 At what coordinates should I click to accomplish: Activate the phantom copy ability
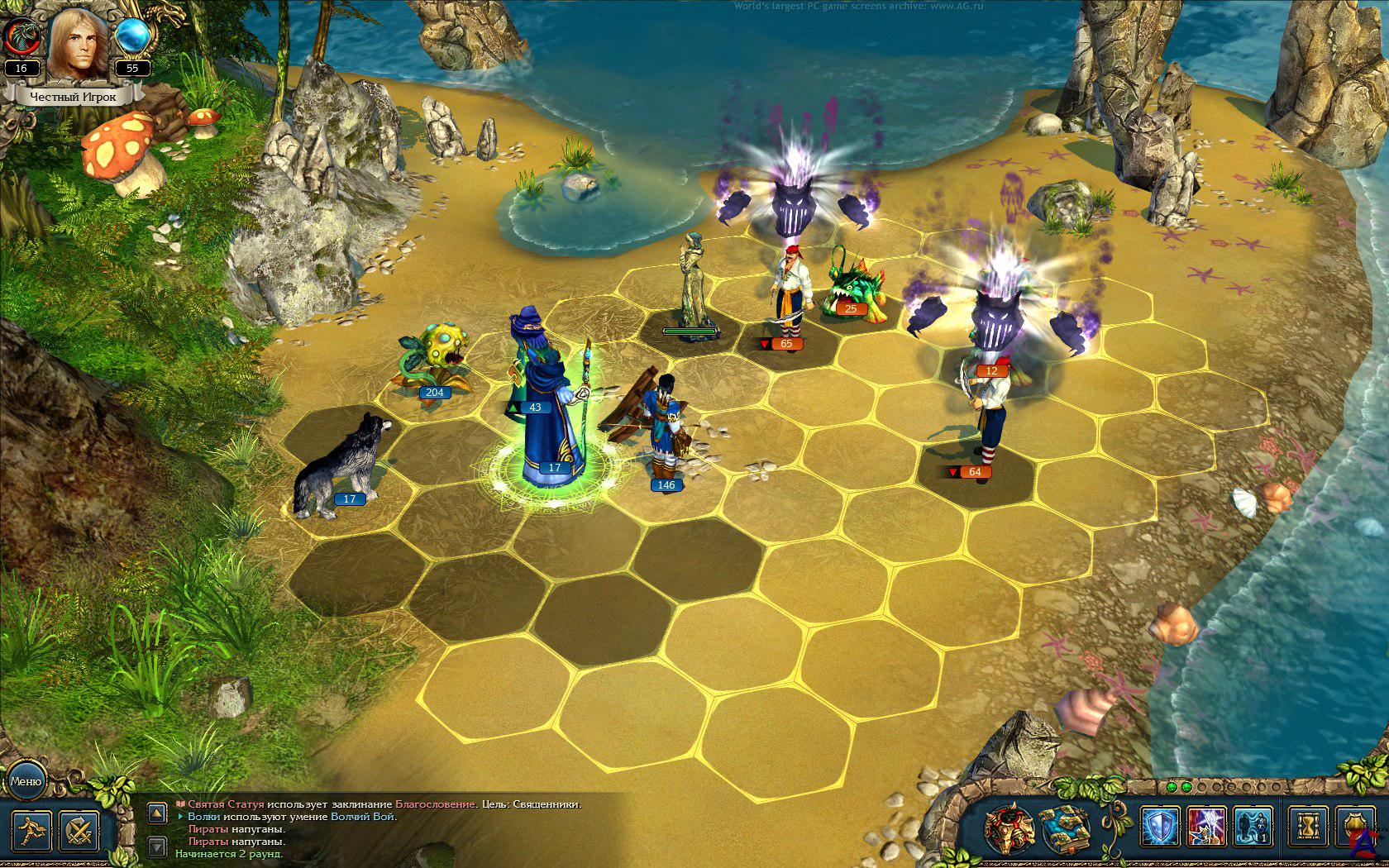coord(1253,827)
